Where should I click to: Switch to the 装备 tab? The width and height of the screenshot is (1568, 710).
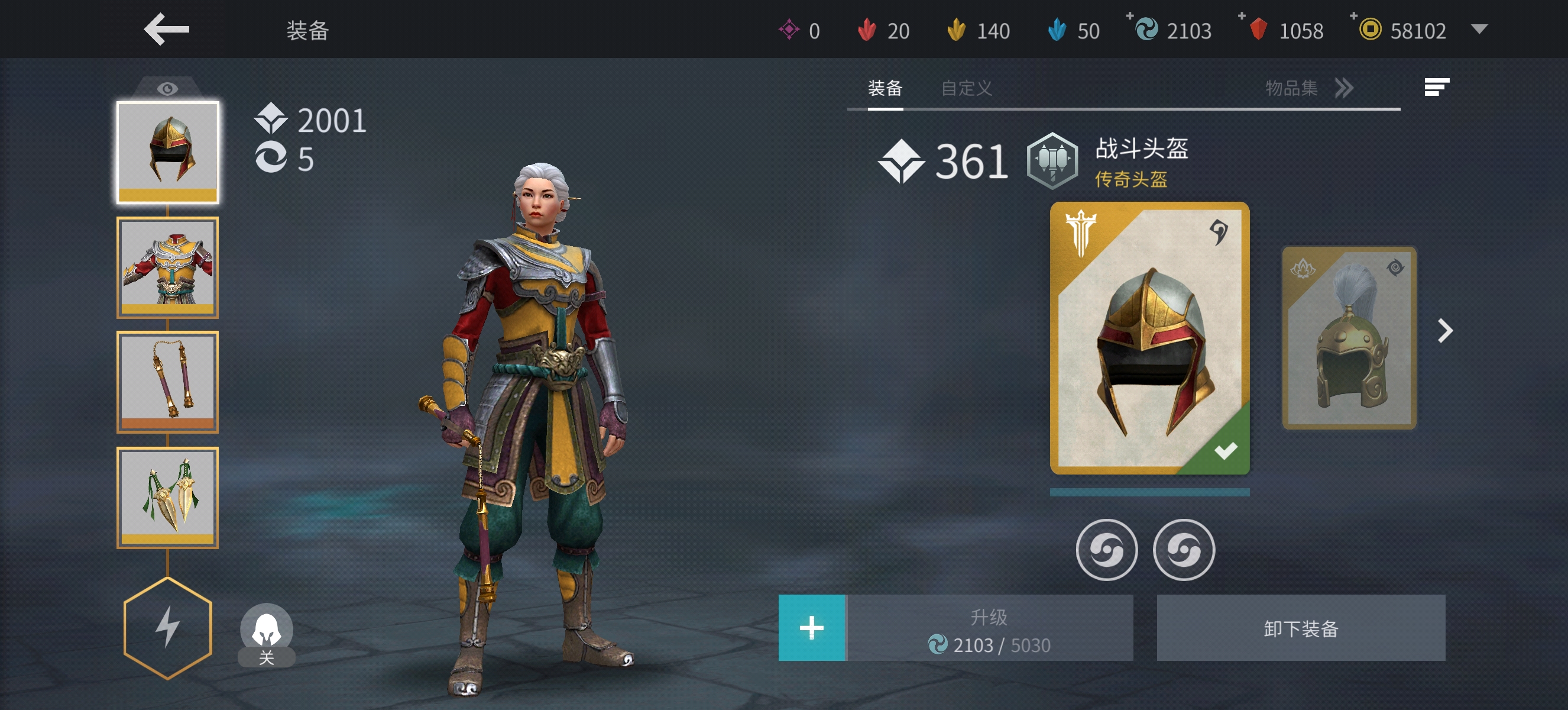[885, 88]
